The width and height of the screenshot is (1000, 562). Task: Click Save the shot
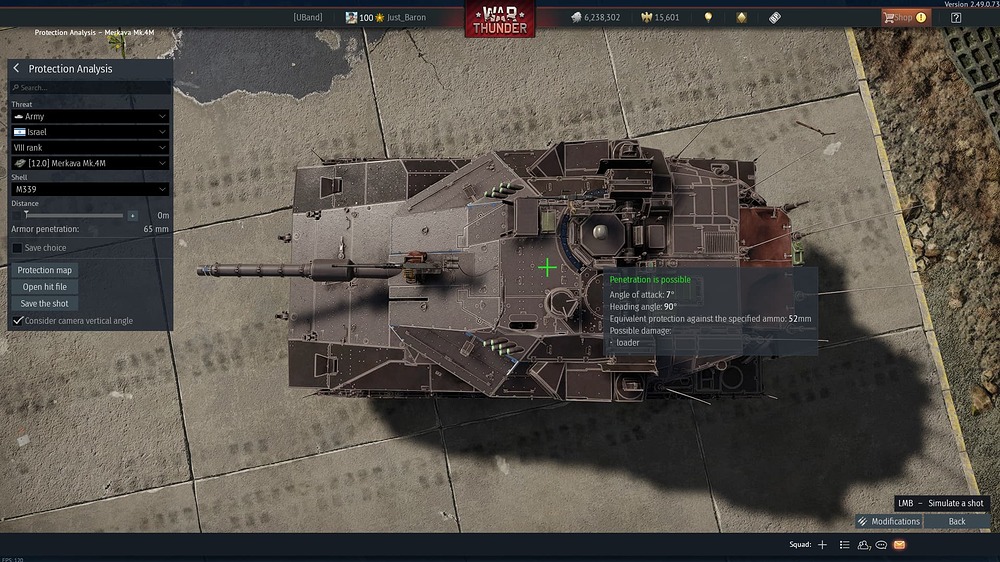[45, 303]
